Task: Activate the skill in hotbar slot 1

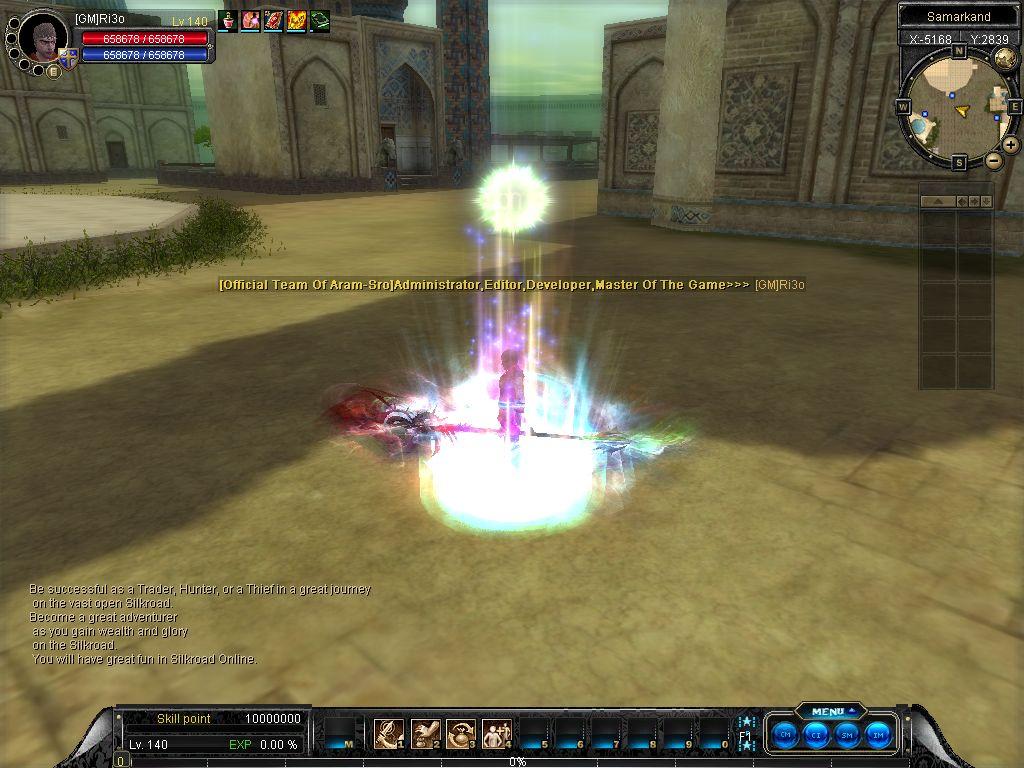Action: 388,734
